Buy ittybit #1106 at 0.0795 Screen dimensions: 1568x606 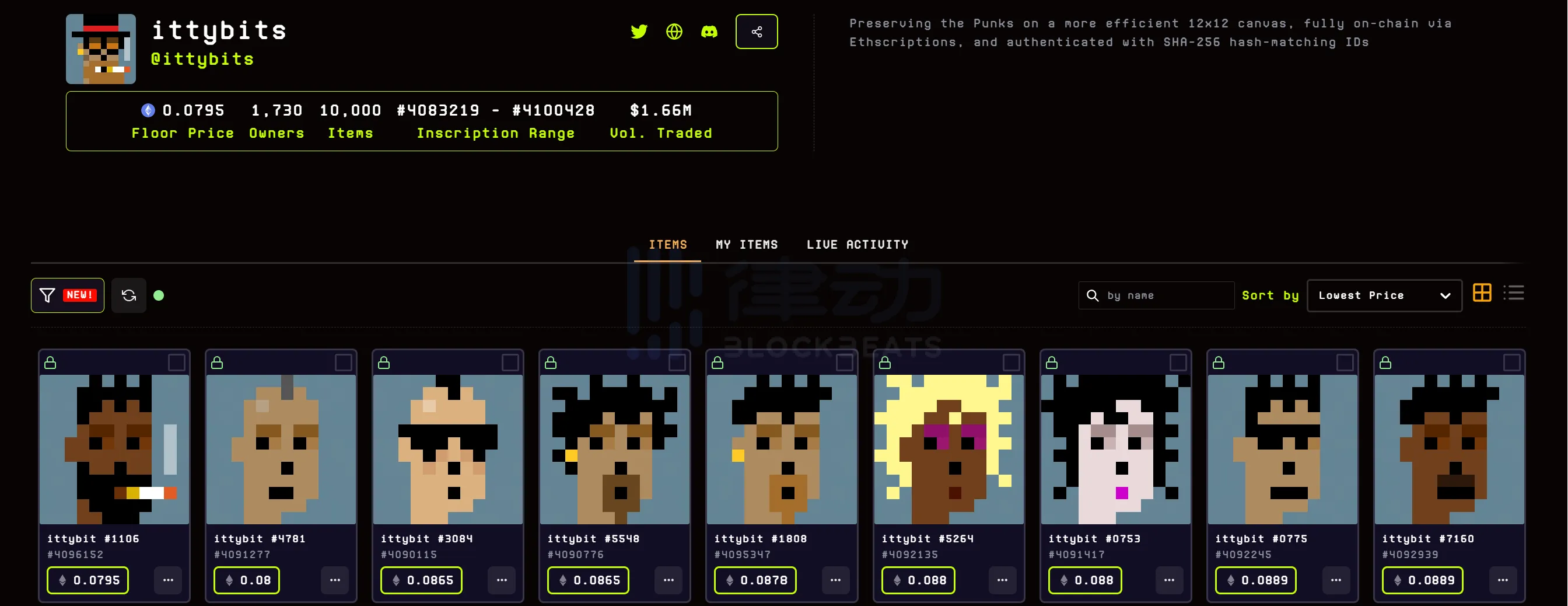click(87, 580)
